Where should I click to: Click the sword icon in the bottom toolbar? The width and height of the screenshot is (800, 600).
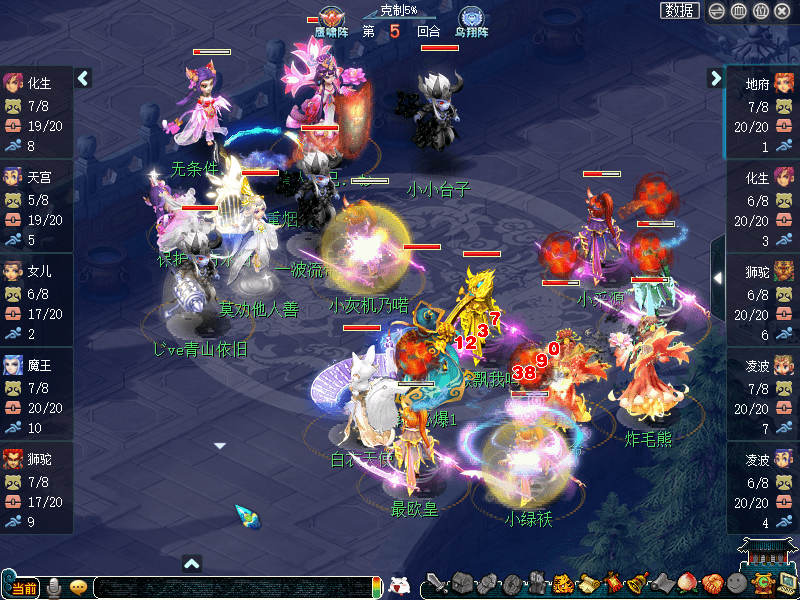click(x=436, y=584)
